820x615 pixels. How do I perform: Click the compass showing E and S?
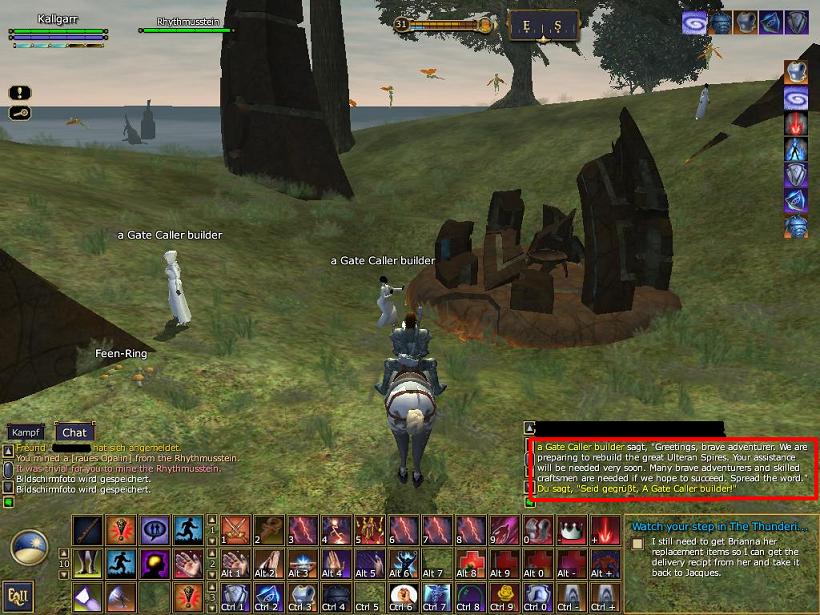[543, 26]
